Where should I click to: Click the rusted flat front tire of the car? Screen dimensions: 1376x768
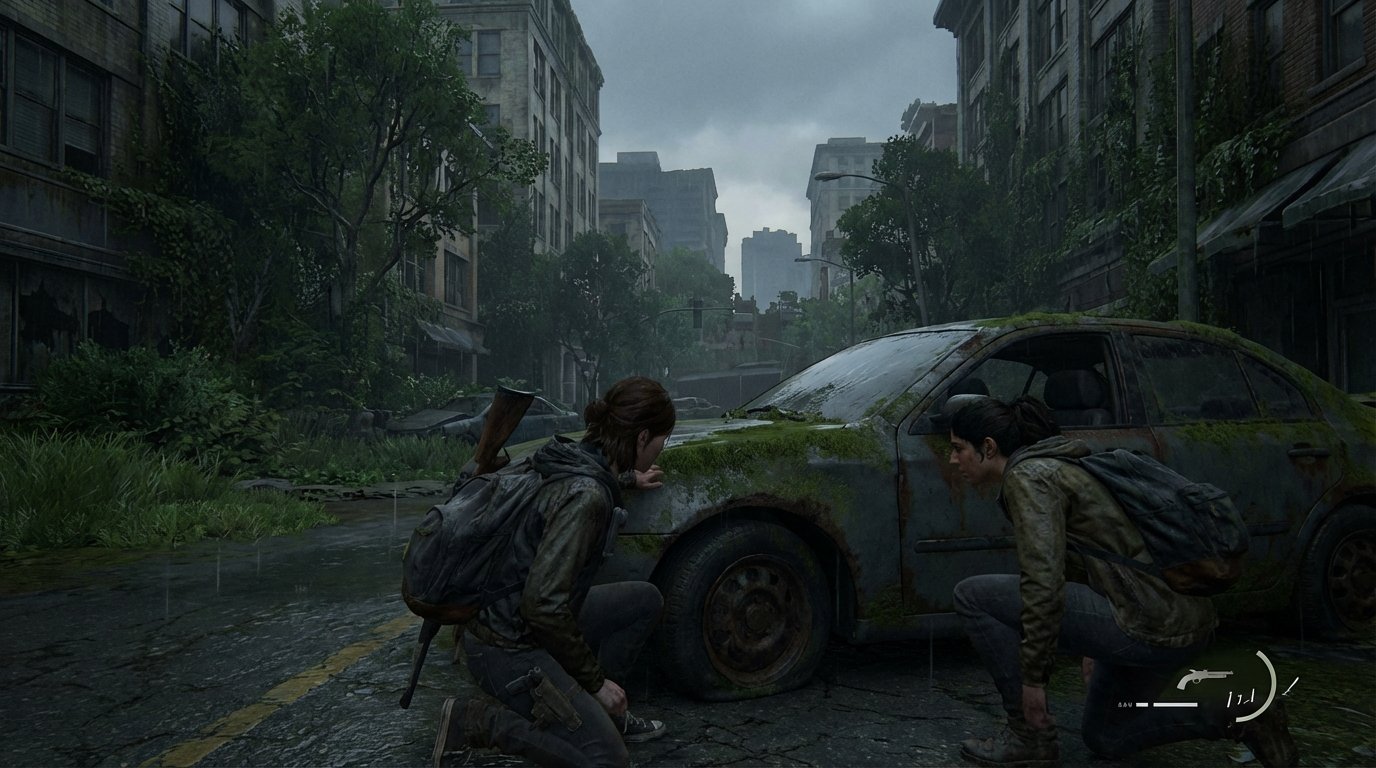[745, 615]
